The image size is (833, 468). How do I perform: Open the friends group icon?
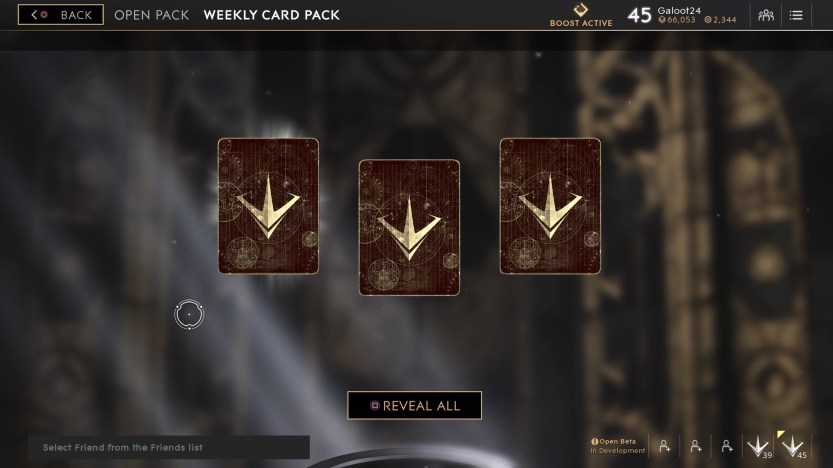767,15
